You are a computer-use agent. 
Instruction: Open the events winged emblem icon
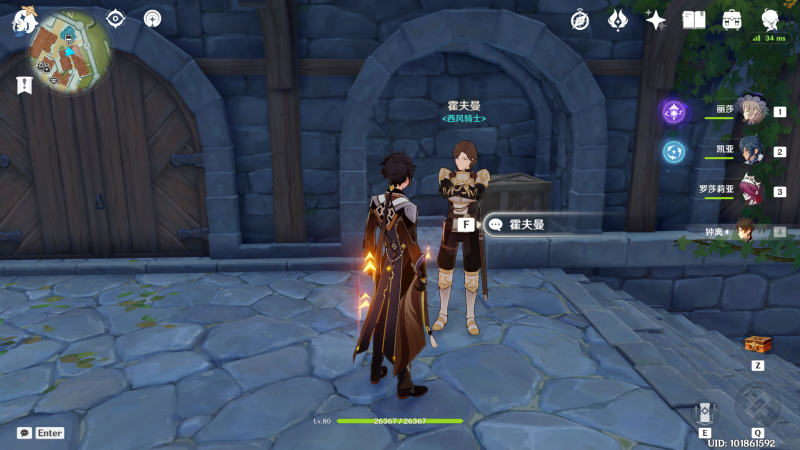tap(618, 19)
